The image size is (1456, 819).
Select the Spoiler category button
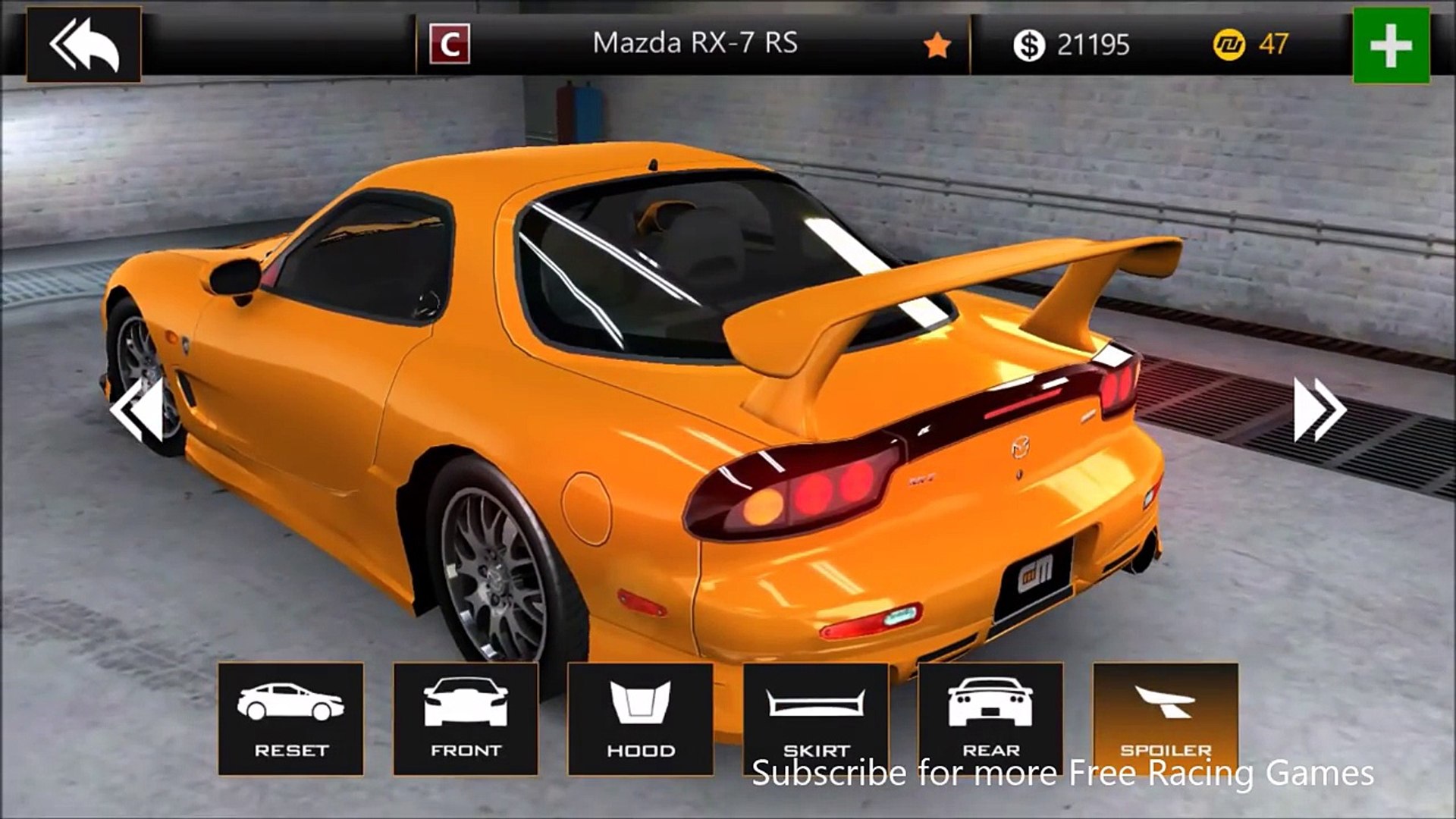pyautogui.click(x=1166, y=718)
